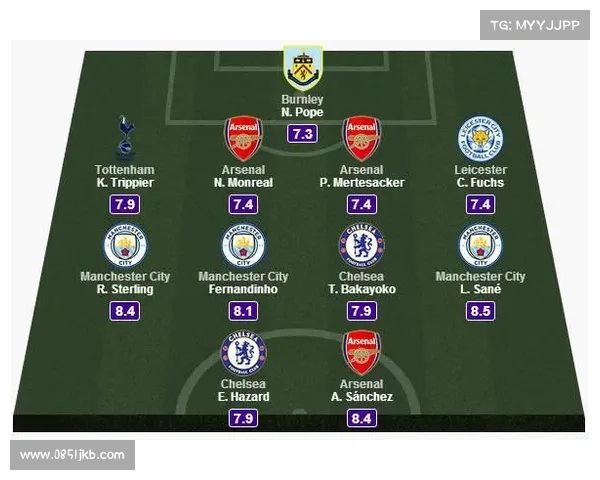The image size is (600, 480).
Task: Choose K. Trippier's Tottenham crest
Action: 125,138
